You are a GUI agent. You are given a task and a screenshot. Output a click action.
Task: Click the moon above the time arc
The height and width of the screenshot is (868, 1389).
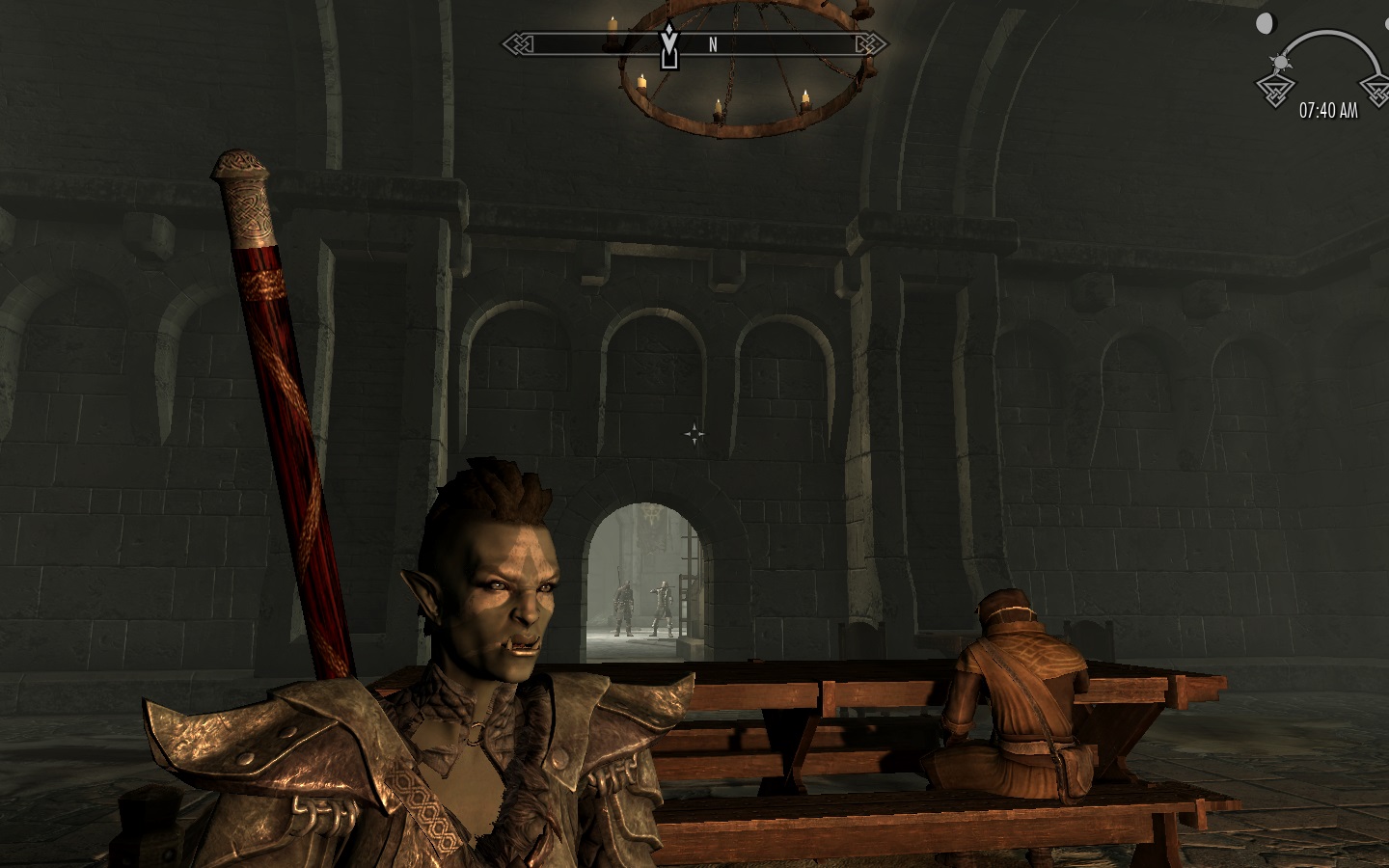click(1265, 22)
